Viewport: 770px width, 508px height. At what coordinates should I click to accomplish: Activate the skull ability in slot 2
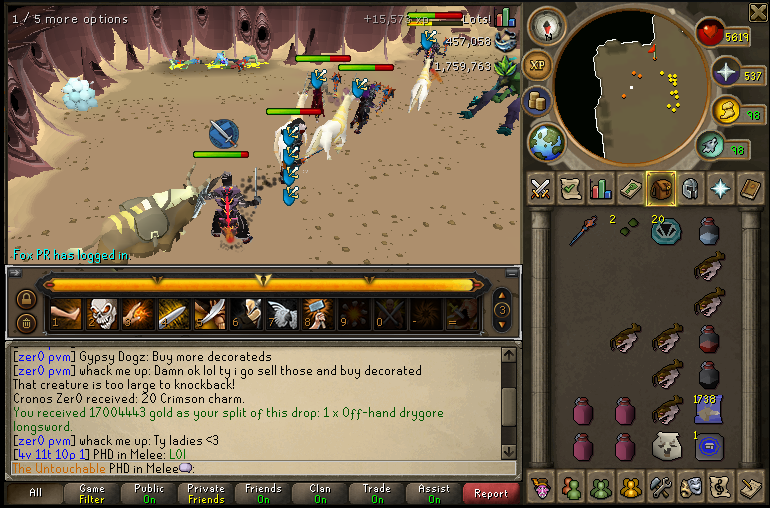(102, 315)
